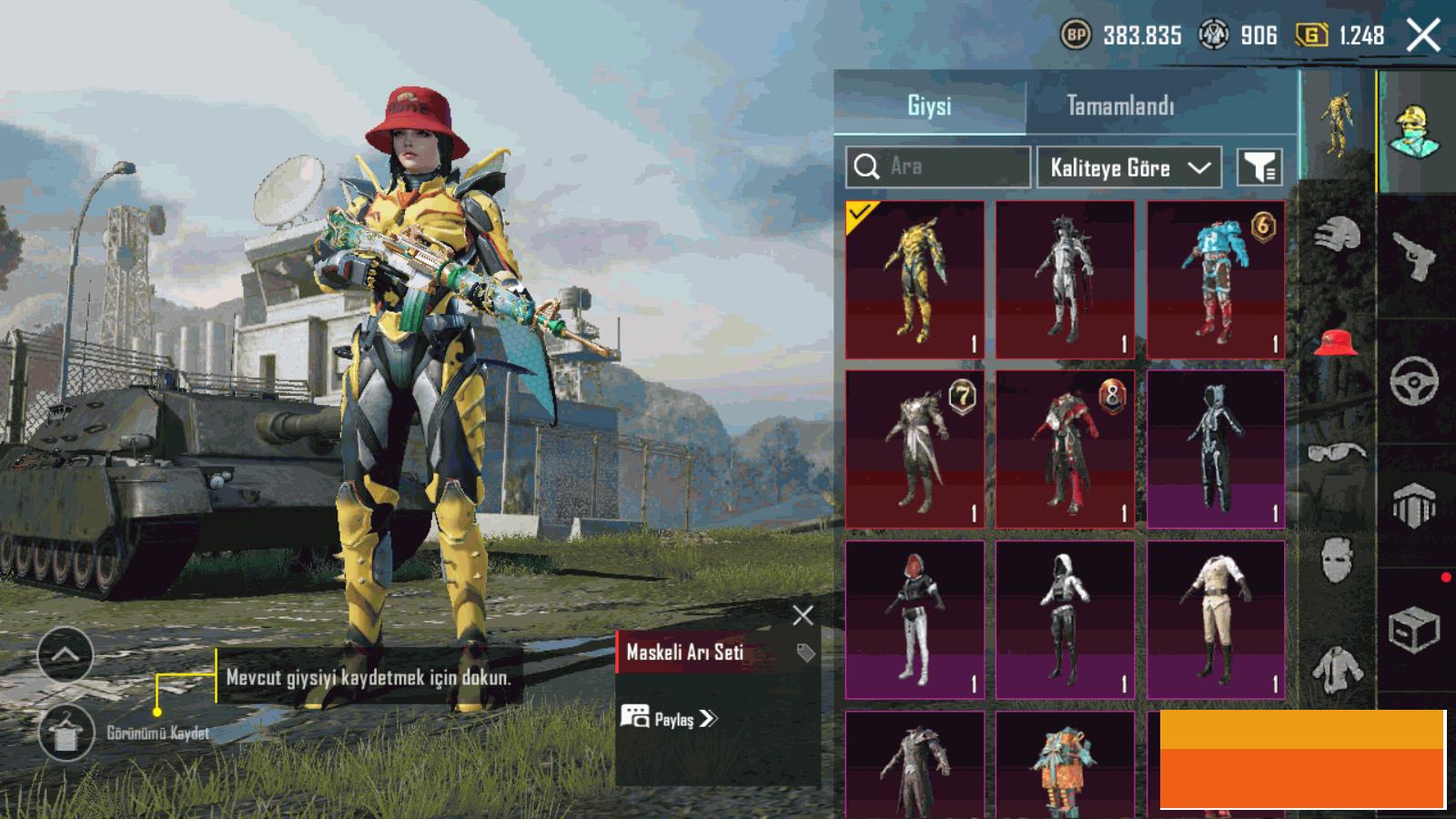
Task: Choose the blue and red level 6 outfit
Action: pyautogui.click(x=1216, y=279)
